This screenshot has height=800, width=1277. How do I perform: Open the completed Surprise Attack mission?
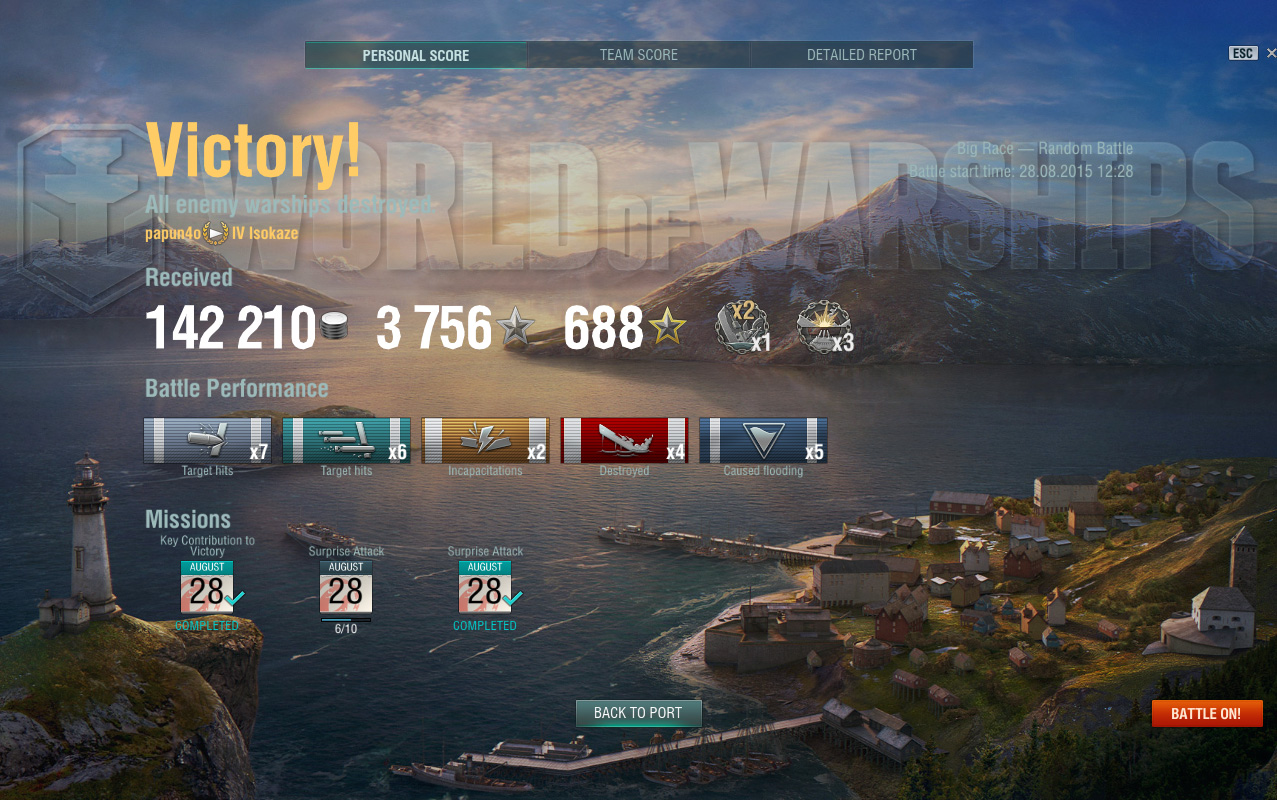coord(485,587)
